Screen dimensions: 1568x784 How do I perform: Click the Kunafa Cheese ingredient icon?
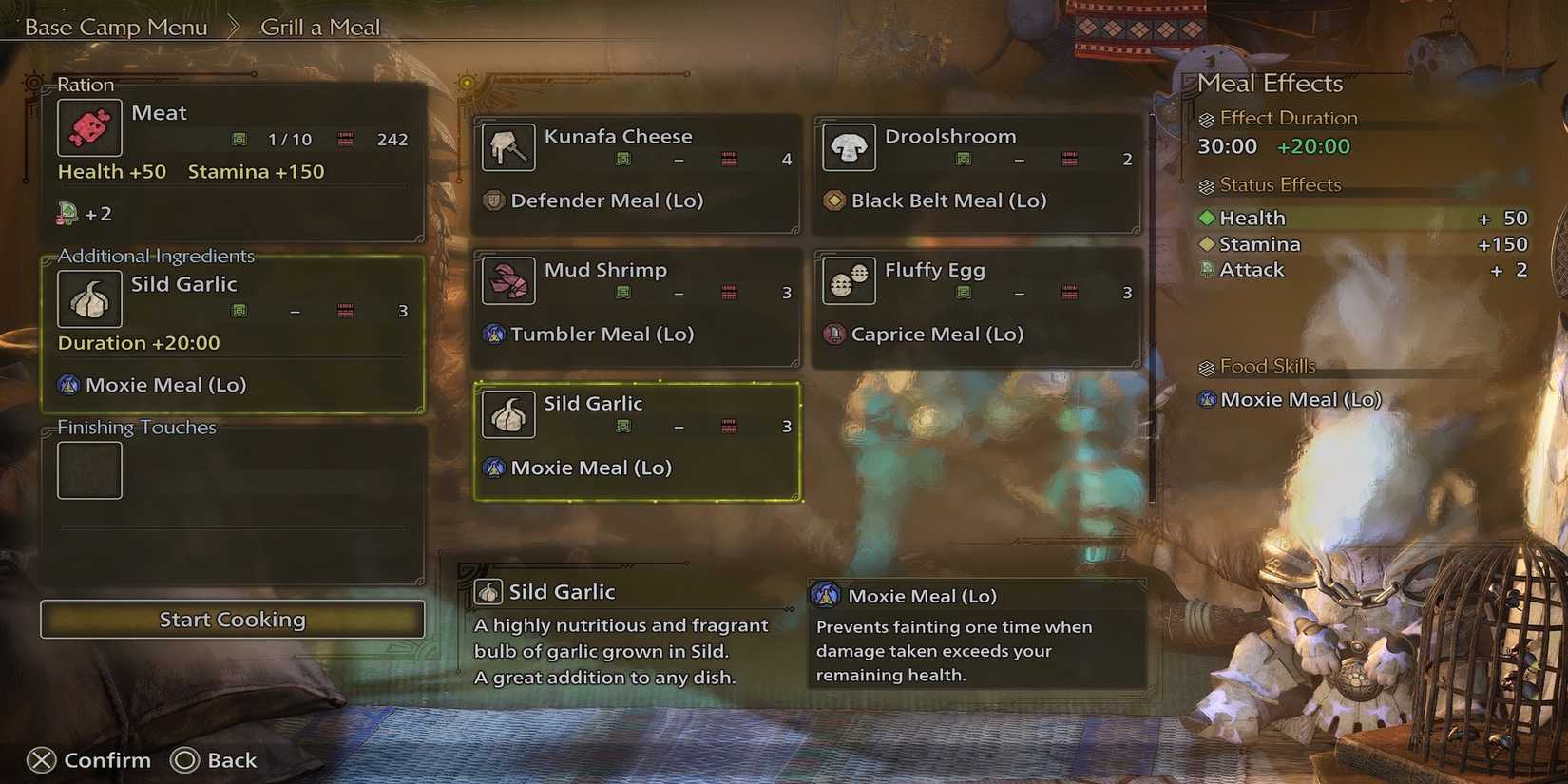508,147
